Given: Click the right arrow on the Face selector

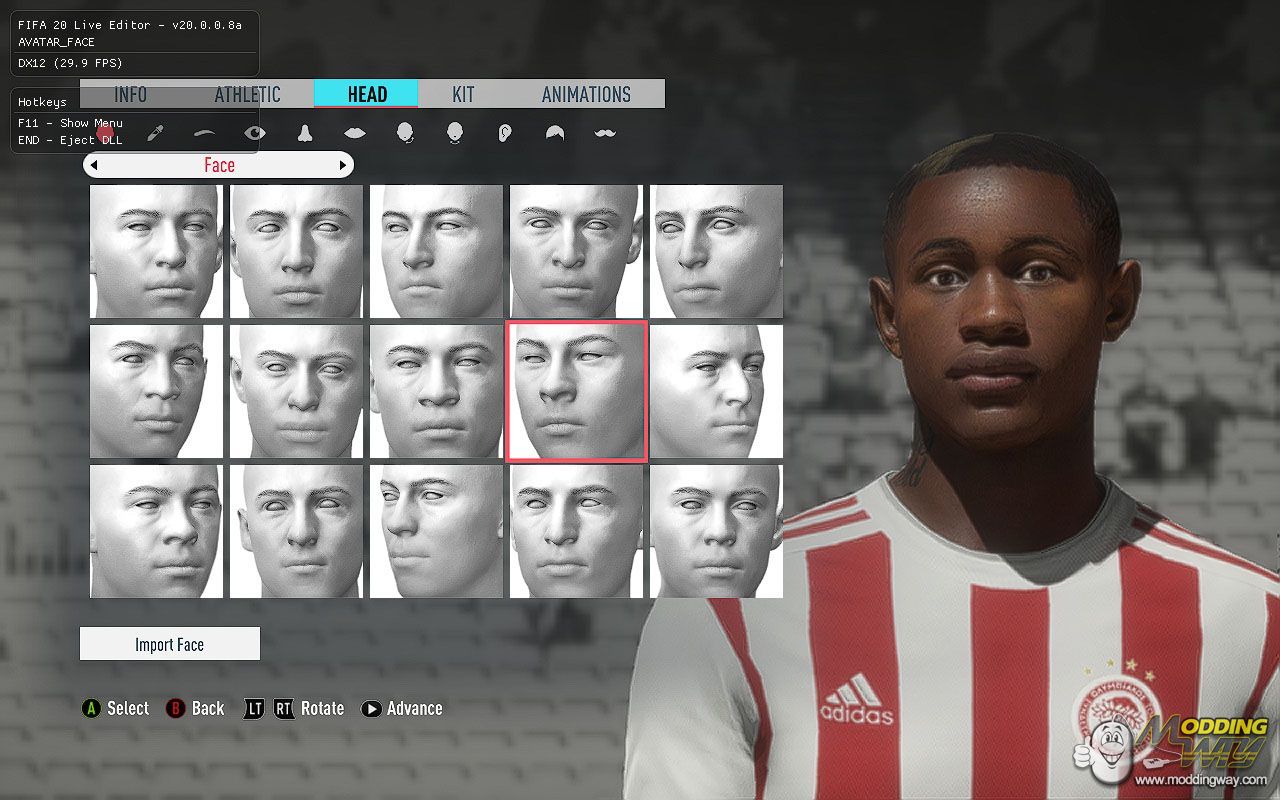Looking at the screenshot, I should [343, 165].
